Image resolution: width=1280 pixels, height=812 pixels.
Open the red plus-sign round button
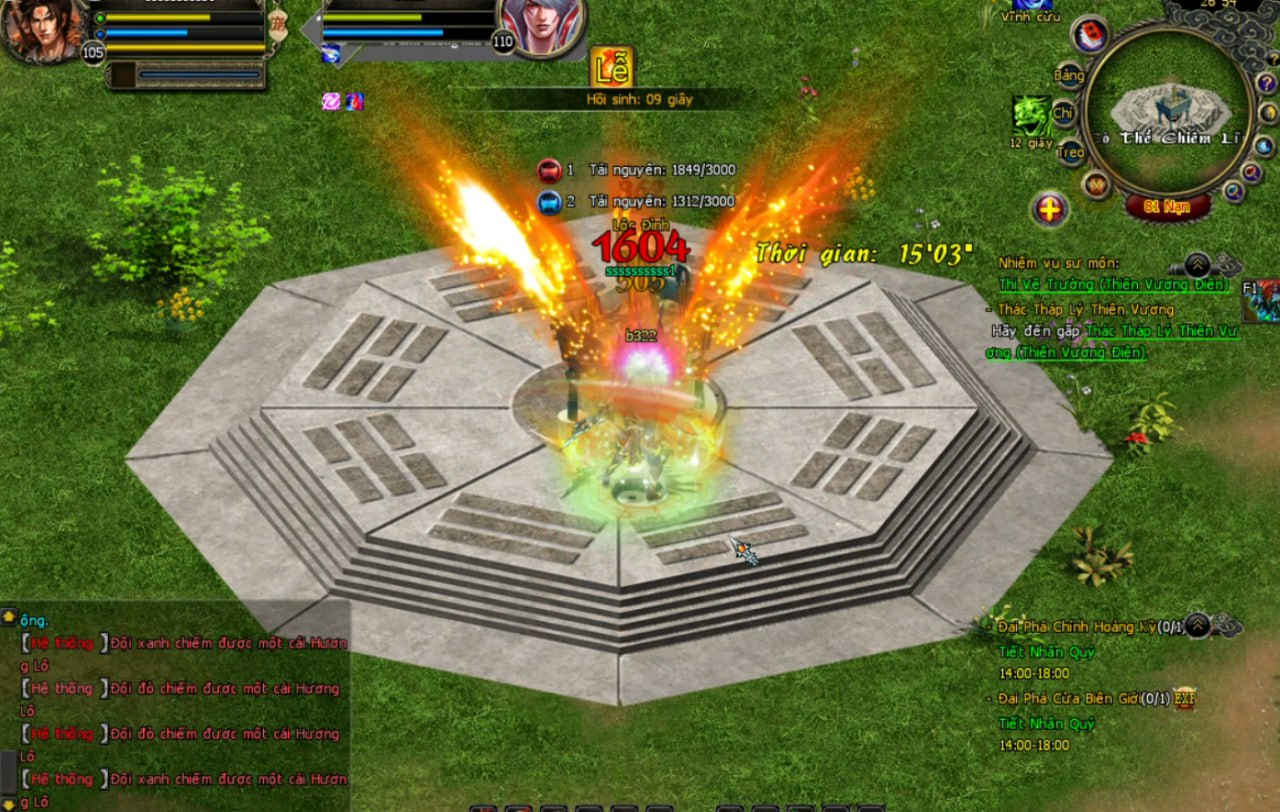[x=1050, y=210]
